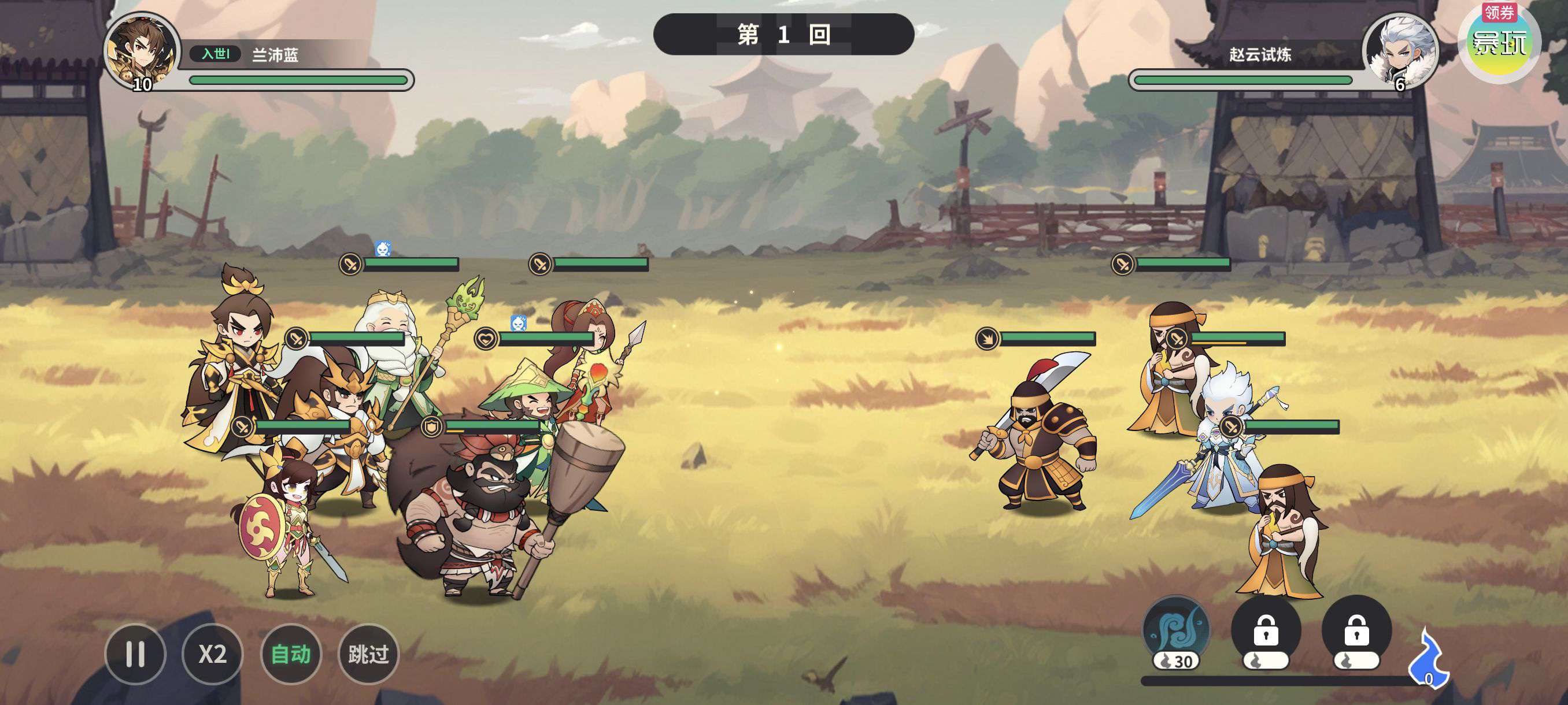Pause the battle
Screen dimensions: 1568x705
[135, 654]
